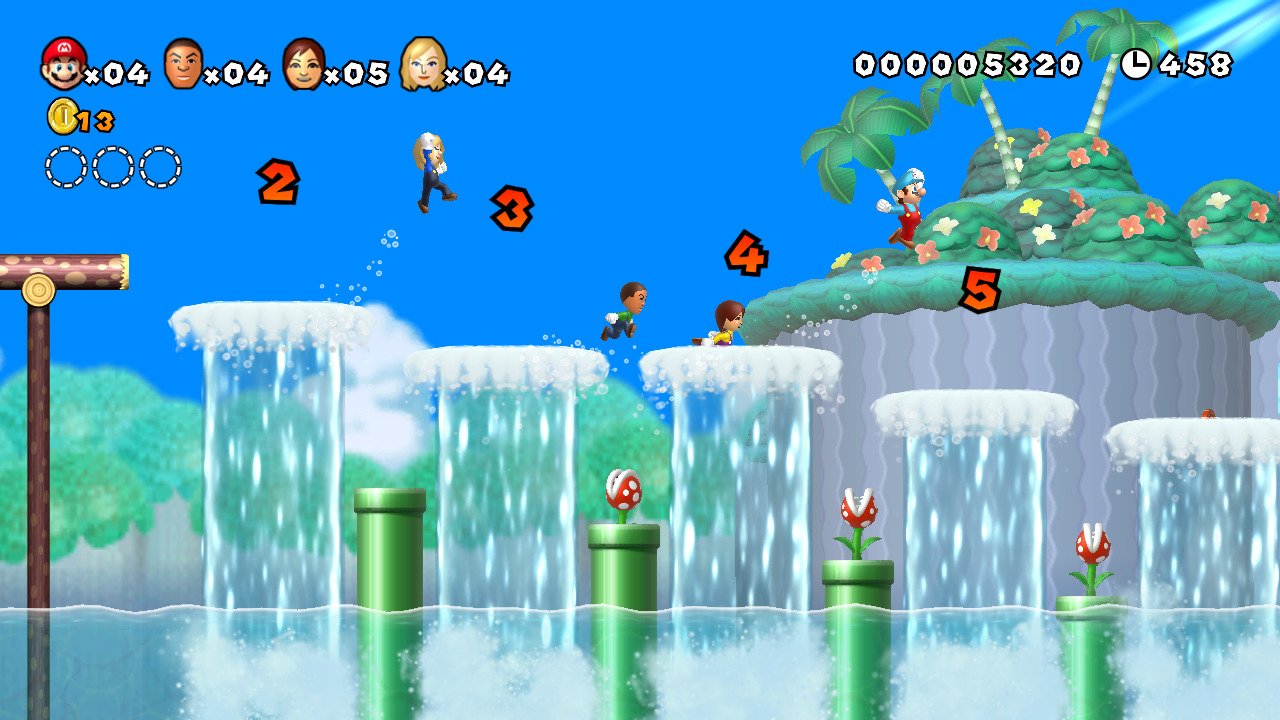
Task: Expand player marker number 3
Action: click(513, 210)
